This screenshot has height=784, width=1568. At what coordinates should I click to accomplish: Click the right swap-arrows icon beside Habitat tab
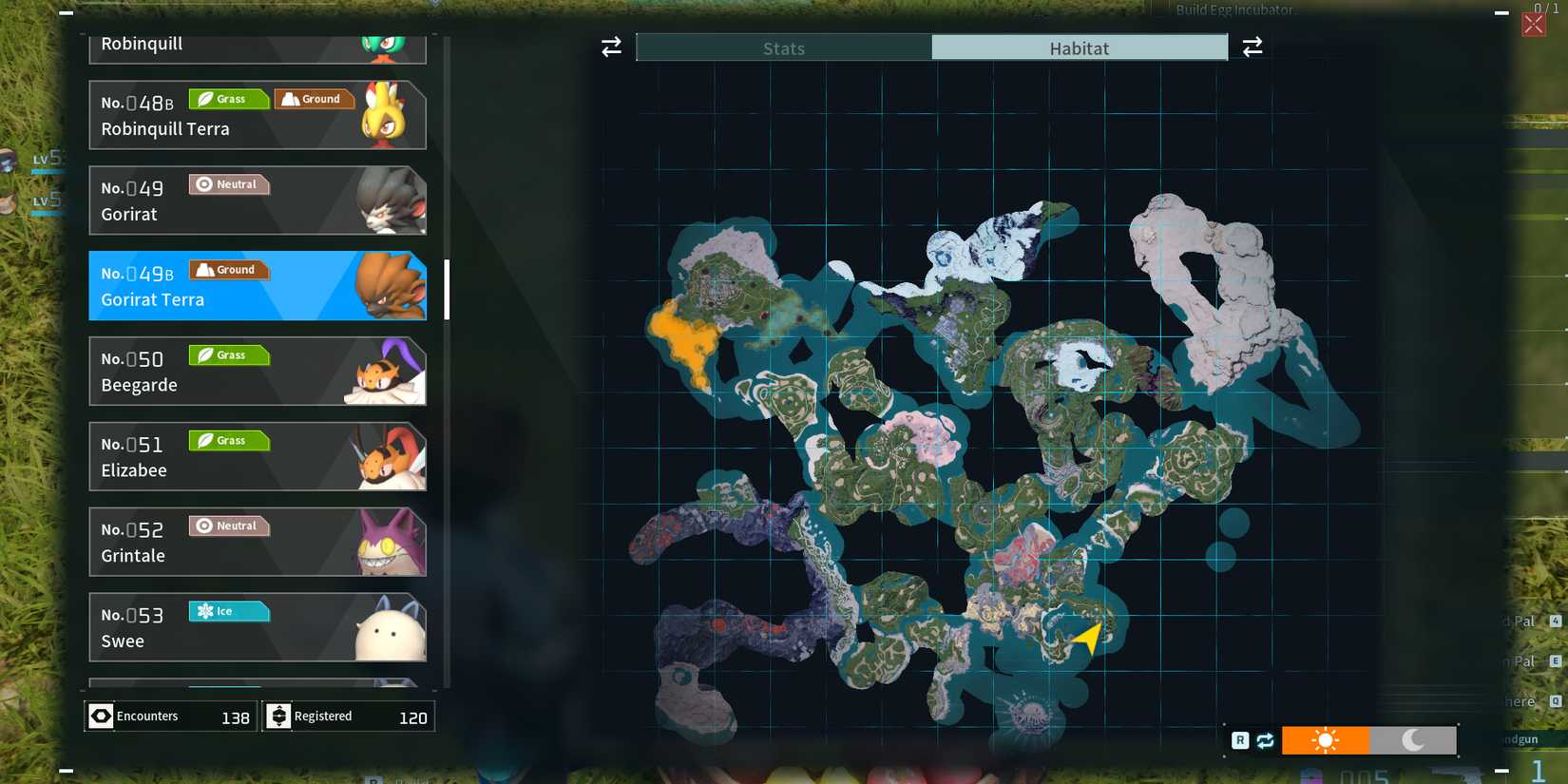pyautogui.click(x=1252, y=46)
